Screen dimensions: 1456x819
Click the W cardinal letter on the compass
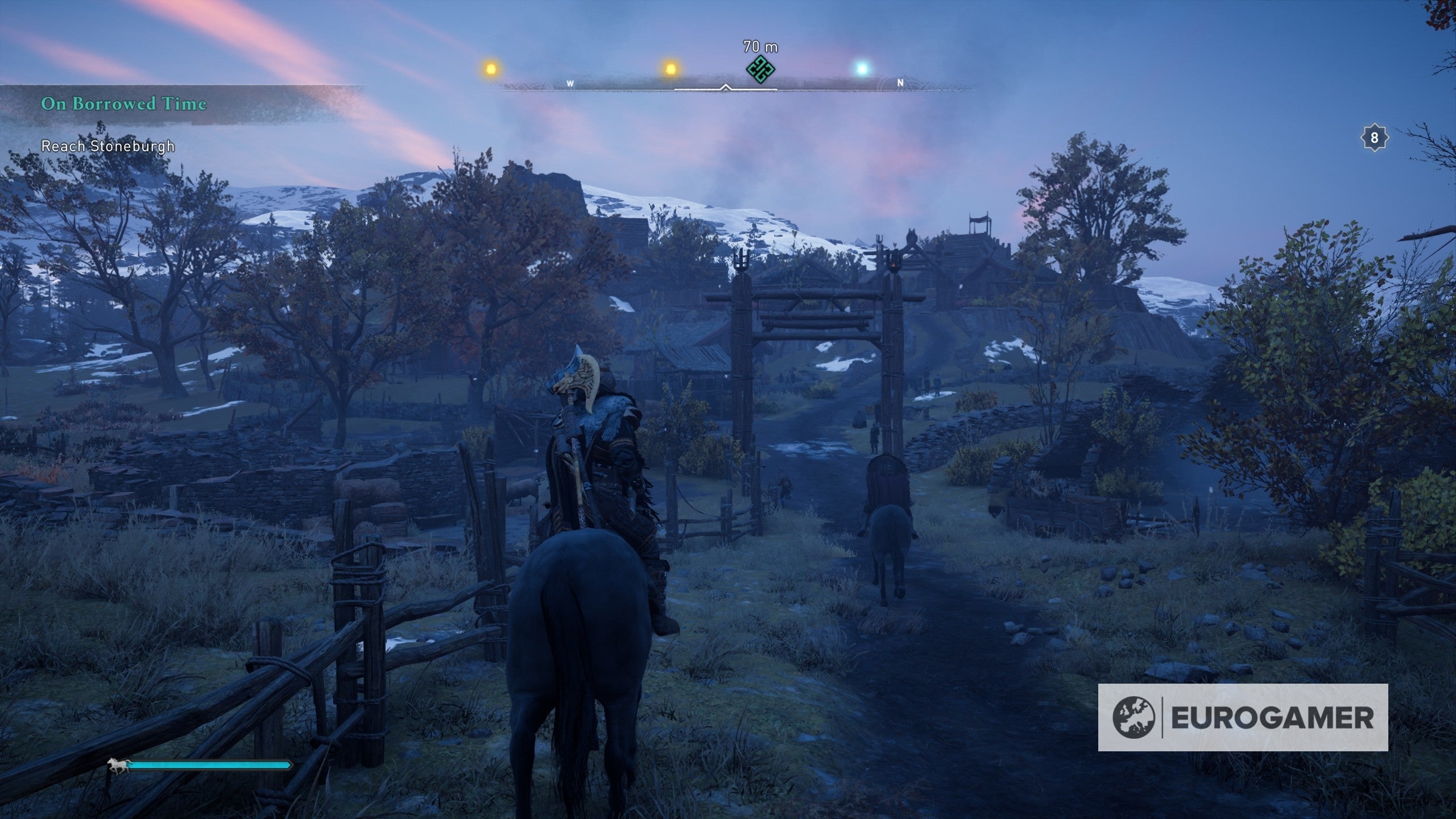point(569,83)
